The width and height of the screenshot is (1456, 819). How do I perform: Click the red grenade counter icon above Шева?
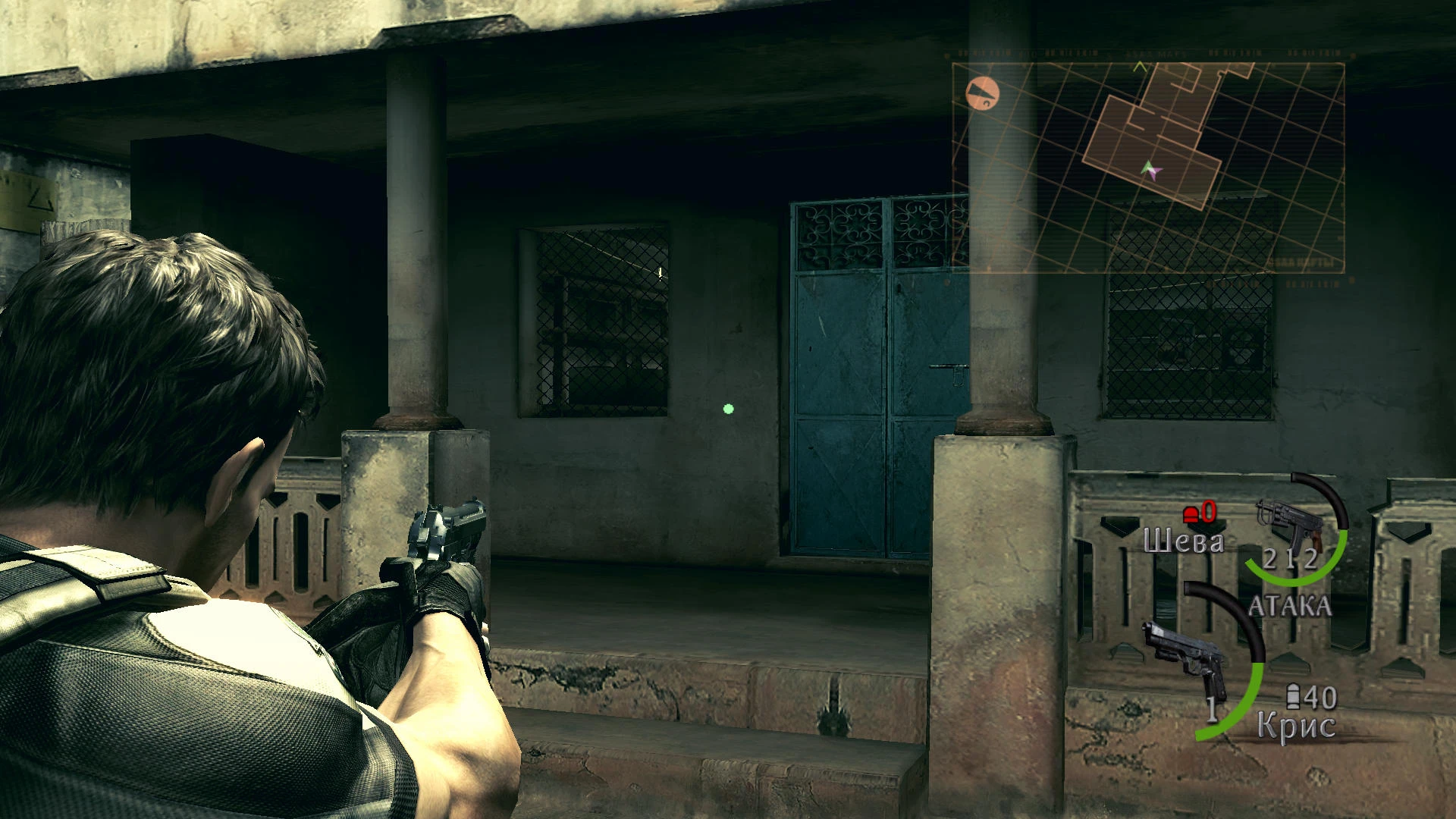click(1191, 513)
